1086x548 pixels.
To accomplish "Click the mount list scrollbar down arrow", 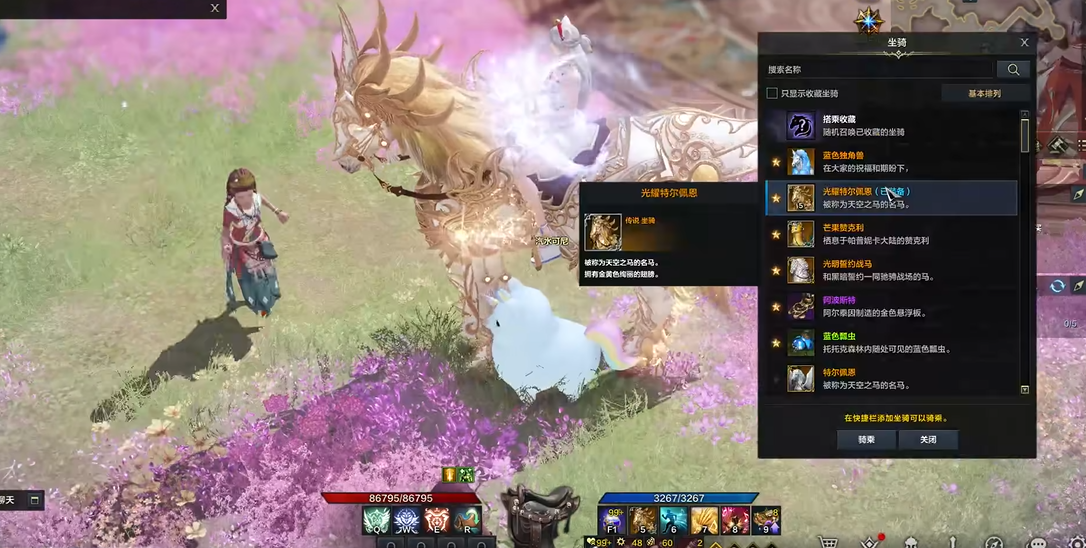I will [1024, 389].
